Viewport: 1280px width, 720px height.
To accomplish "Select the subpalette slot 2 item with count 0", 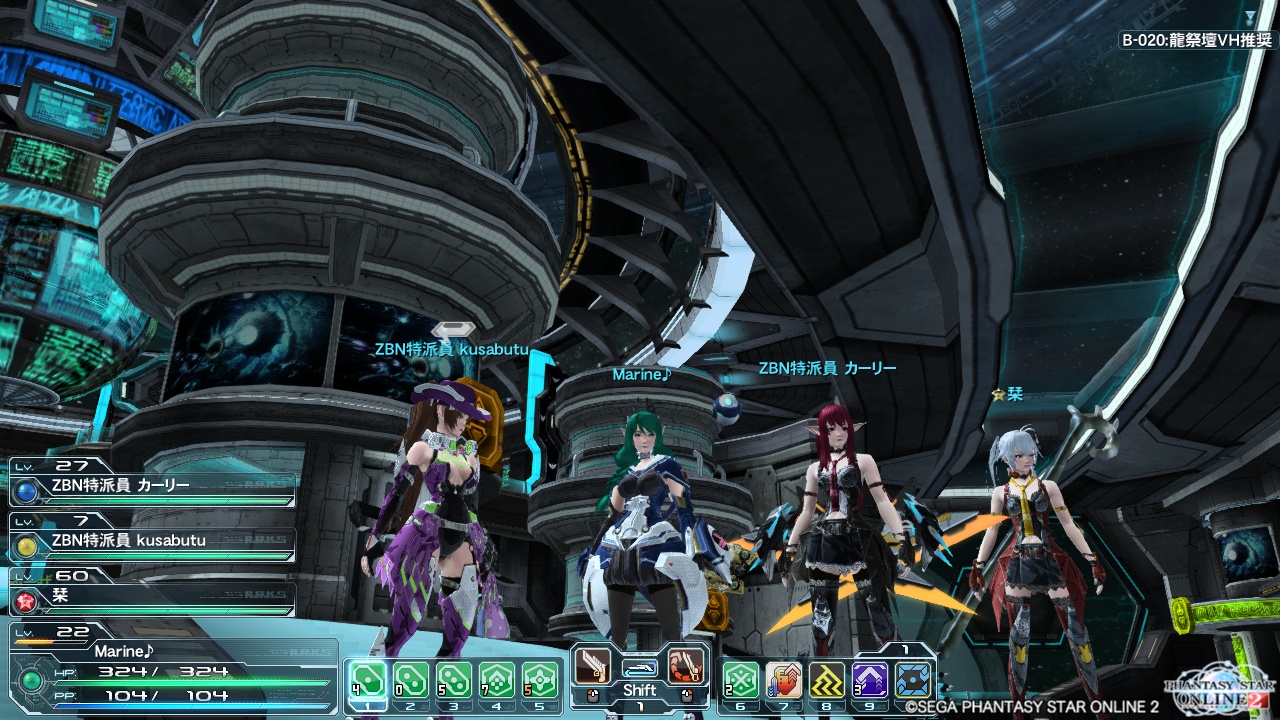I will 410,680.
